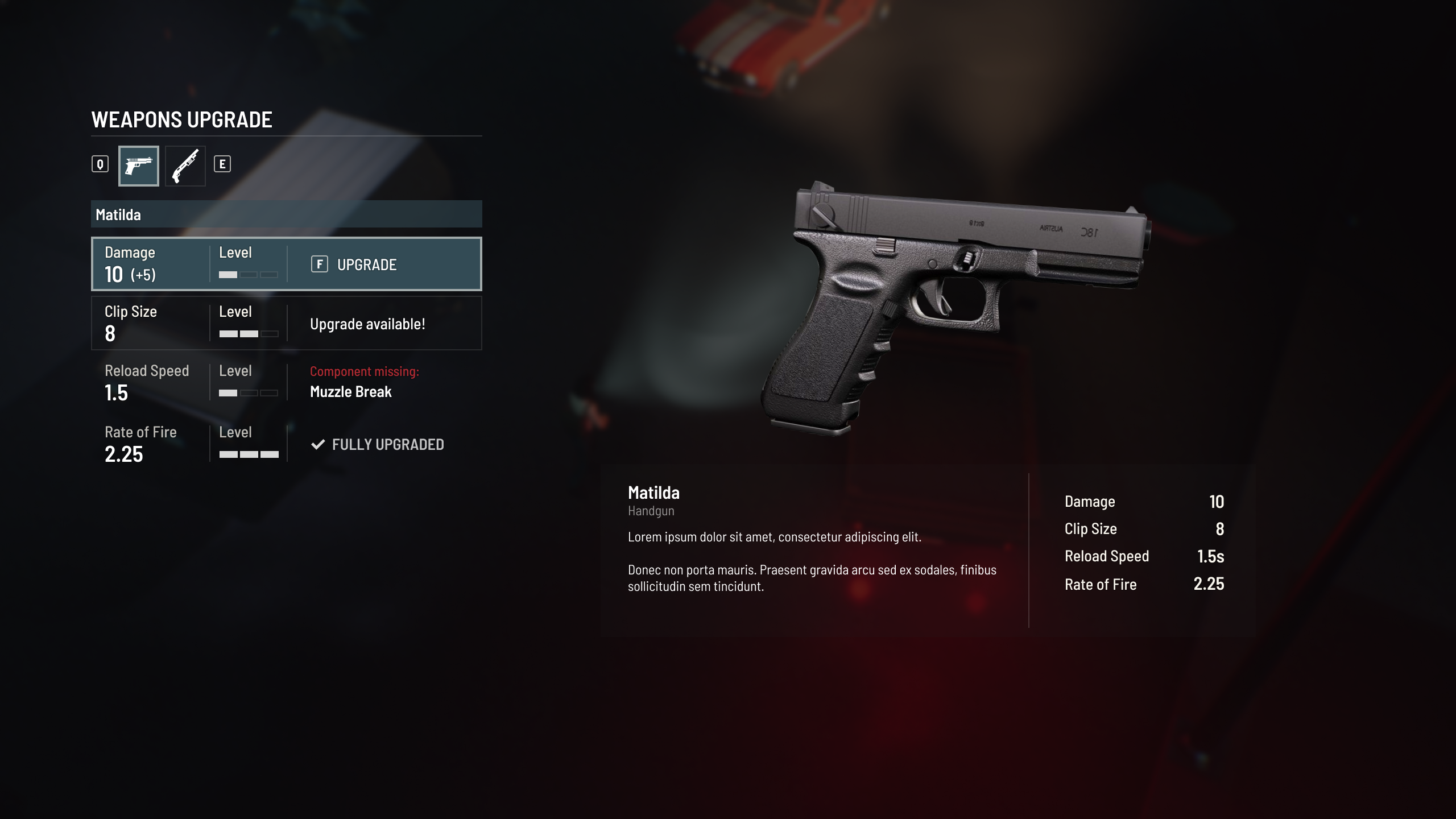Screen dimensions: 1456x819
Task: Choose the Reload Speed upgrade row
Action: click(286, 382)
